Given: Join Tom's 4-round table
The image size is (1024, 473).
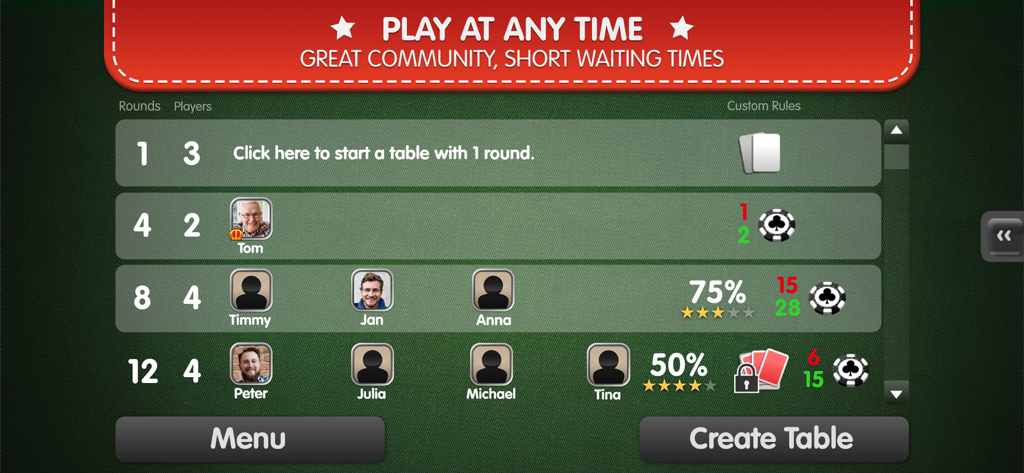Looking at the screenshot, I should [x=497, y=225].
